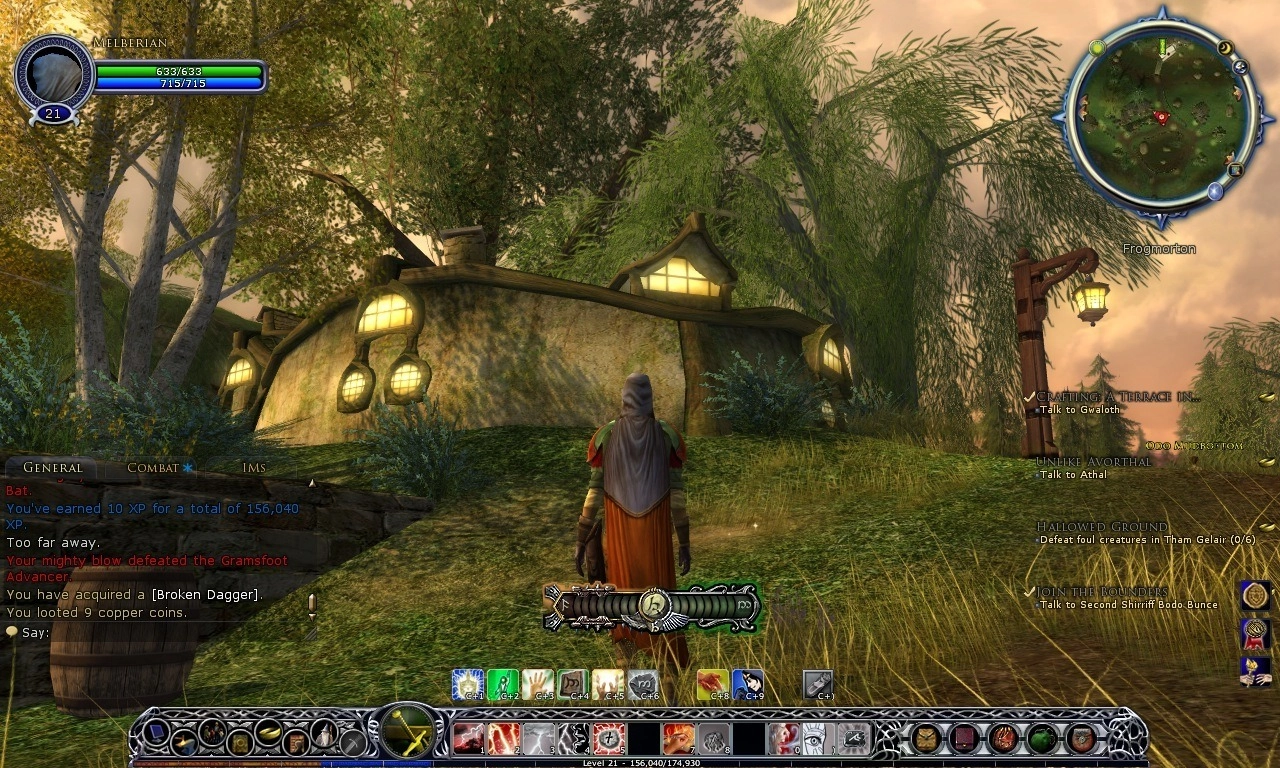Select the Hallowed Ground quest in tracker
1280x768 pixels.
tap(1101, 527)
